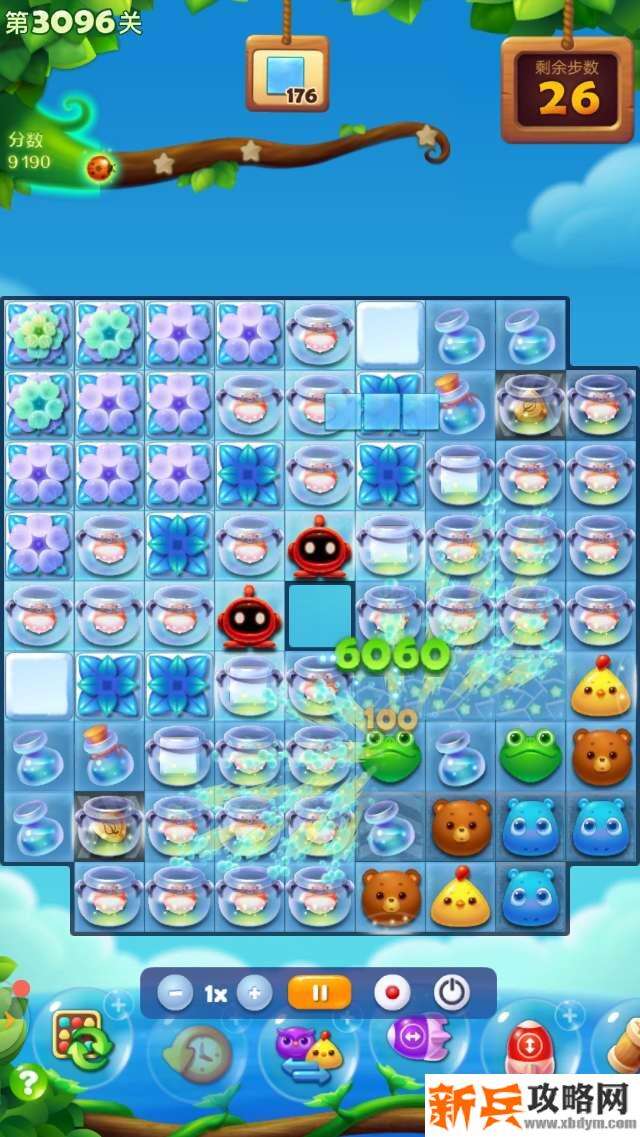
Task: Open help with the green question mark
Action: (28, 1083)
